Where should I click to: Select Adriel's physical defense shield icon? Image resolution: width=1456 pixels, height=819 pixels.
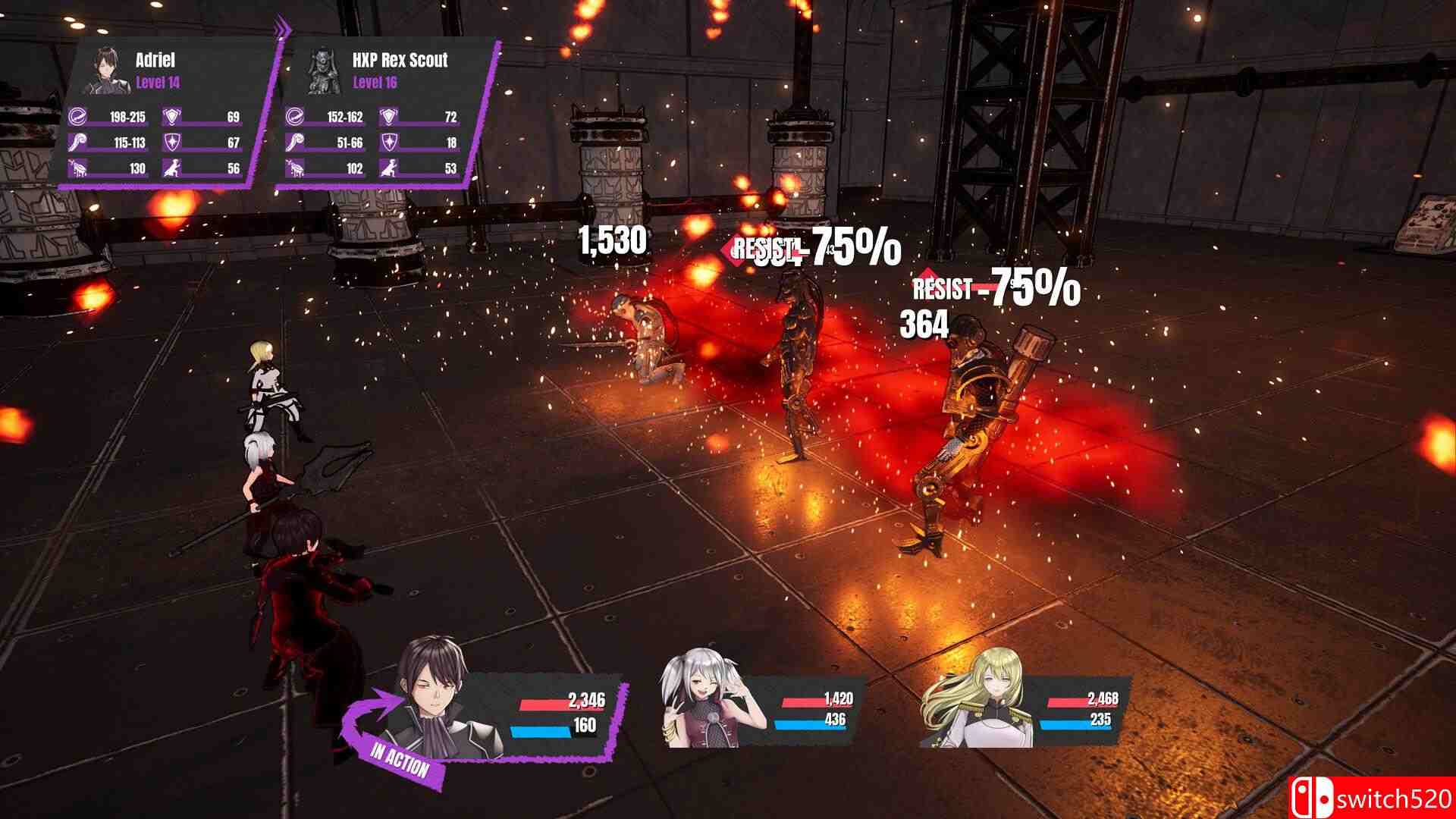click(170, 118)
